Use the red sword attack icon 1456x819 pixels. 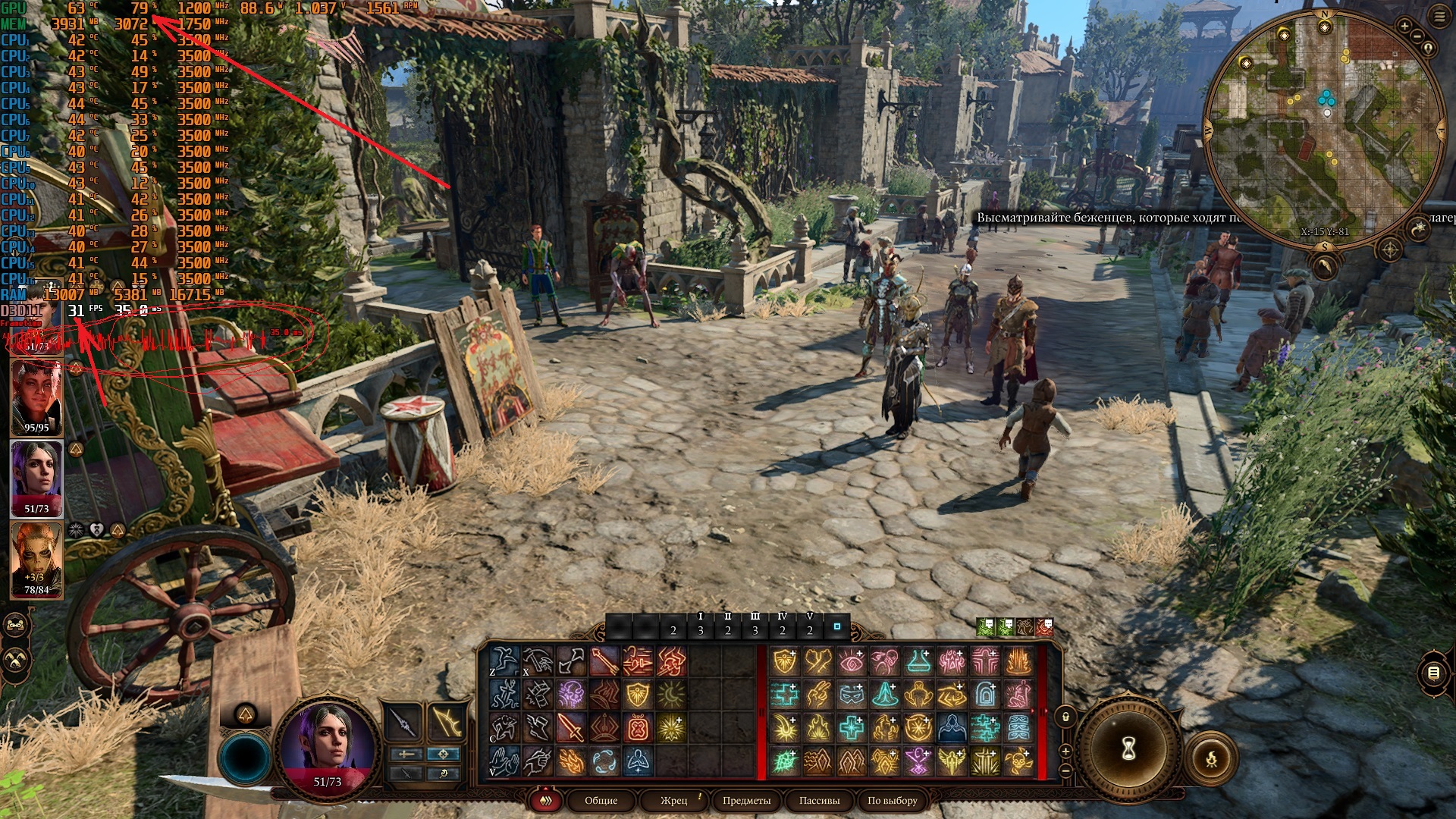pyautogui.click(x=570, y=728)
